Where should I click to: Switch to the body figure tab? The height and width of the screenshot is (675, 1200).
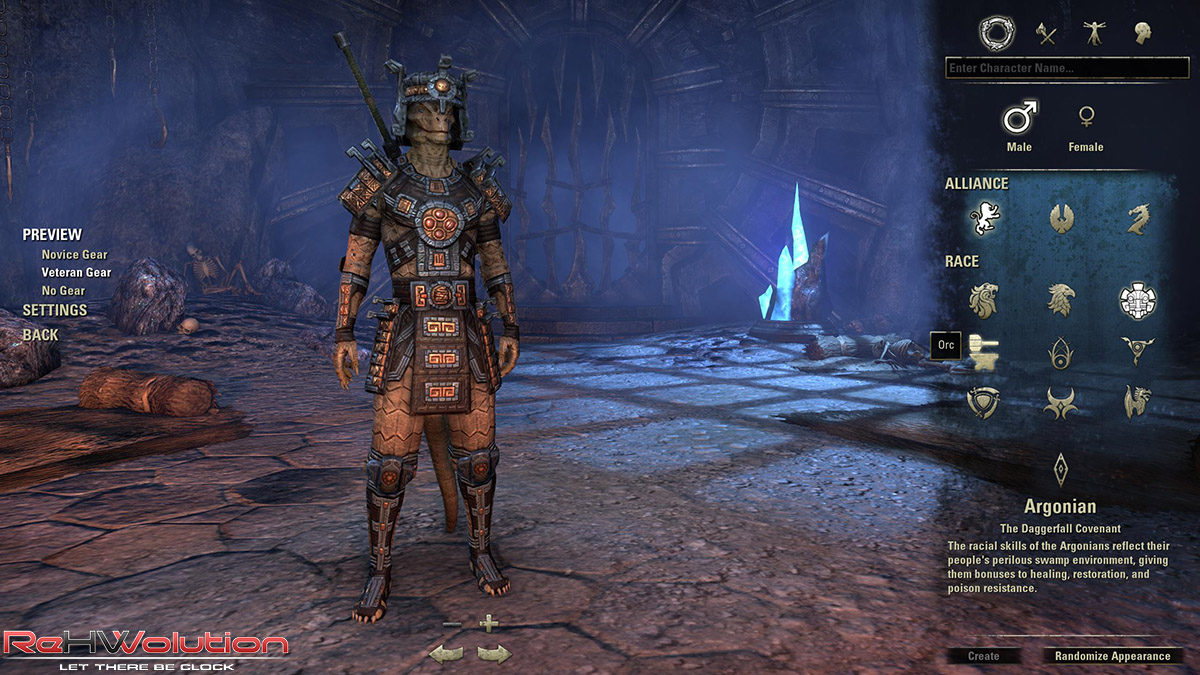(x=1094, y=34)
